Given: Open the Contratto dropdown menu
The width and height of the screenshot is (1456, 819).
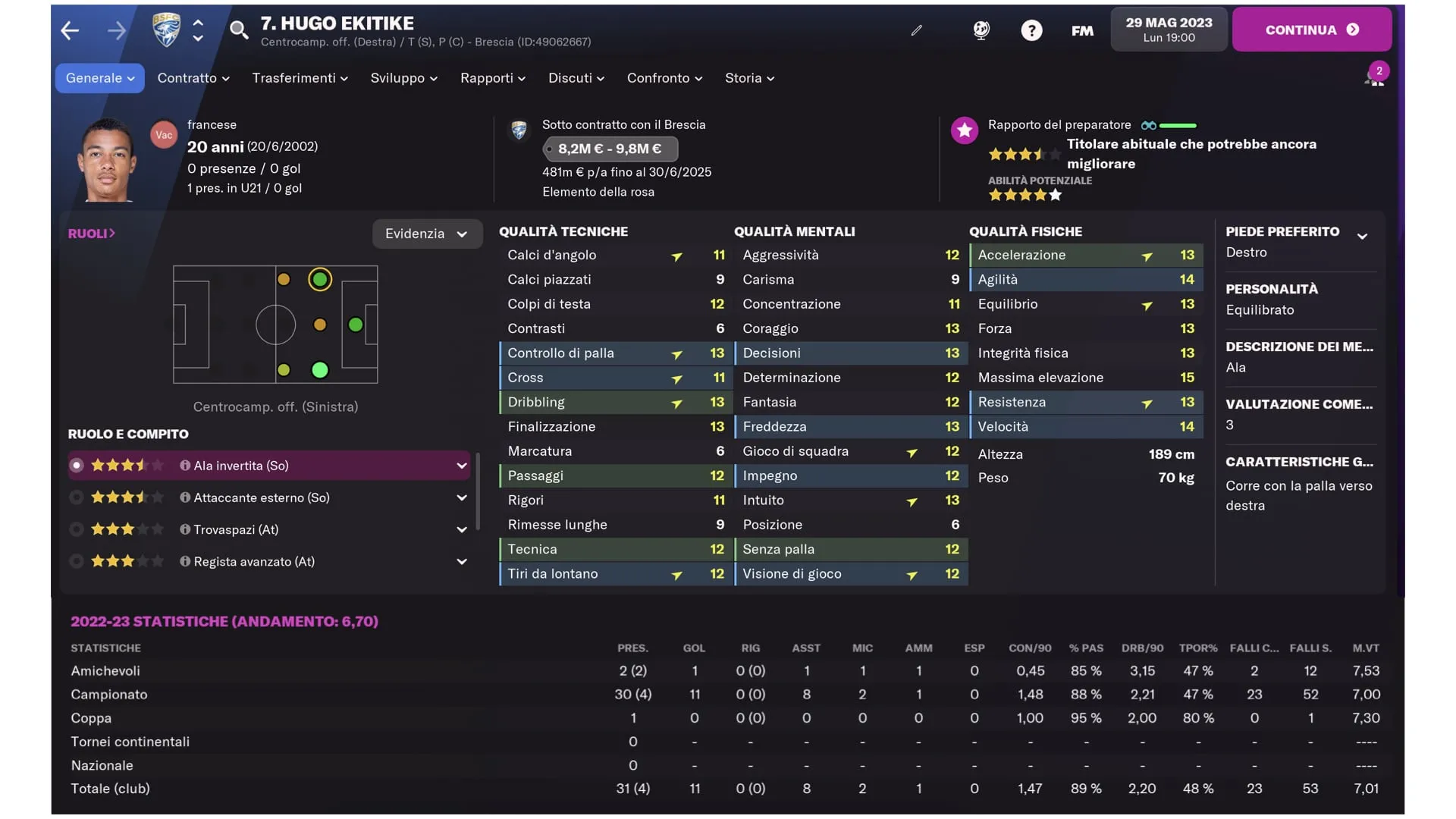Looking at the screenshot, I should point(193,78).
